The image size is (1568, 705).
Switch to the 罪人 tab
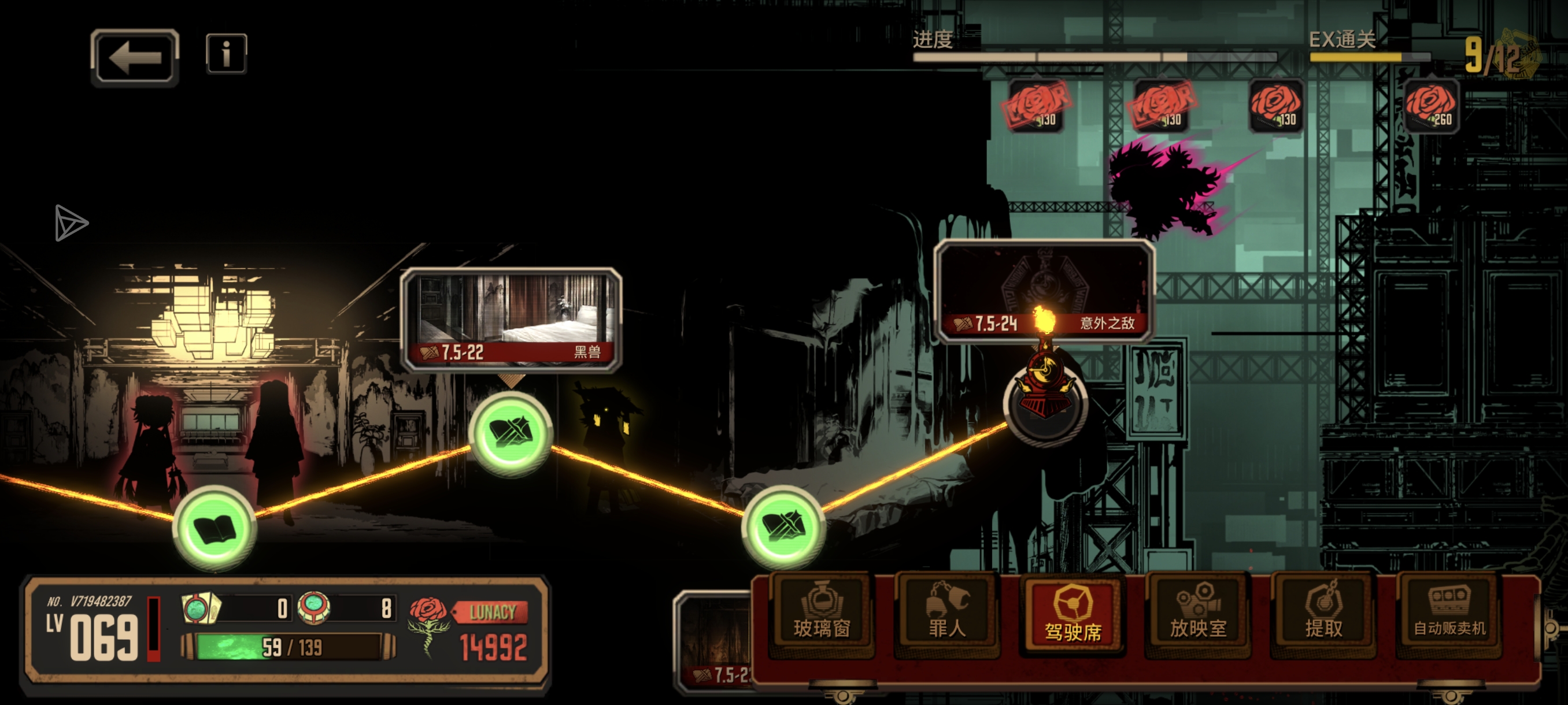(x=946, y=615)
